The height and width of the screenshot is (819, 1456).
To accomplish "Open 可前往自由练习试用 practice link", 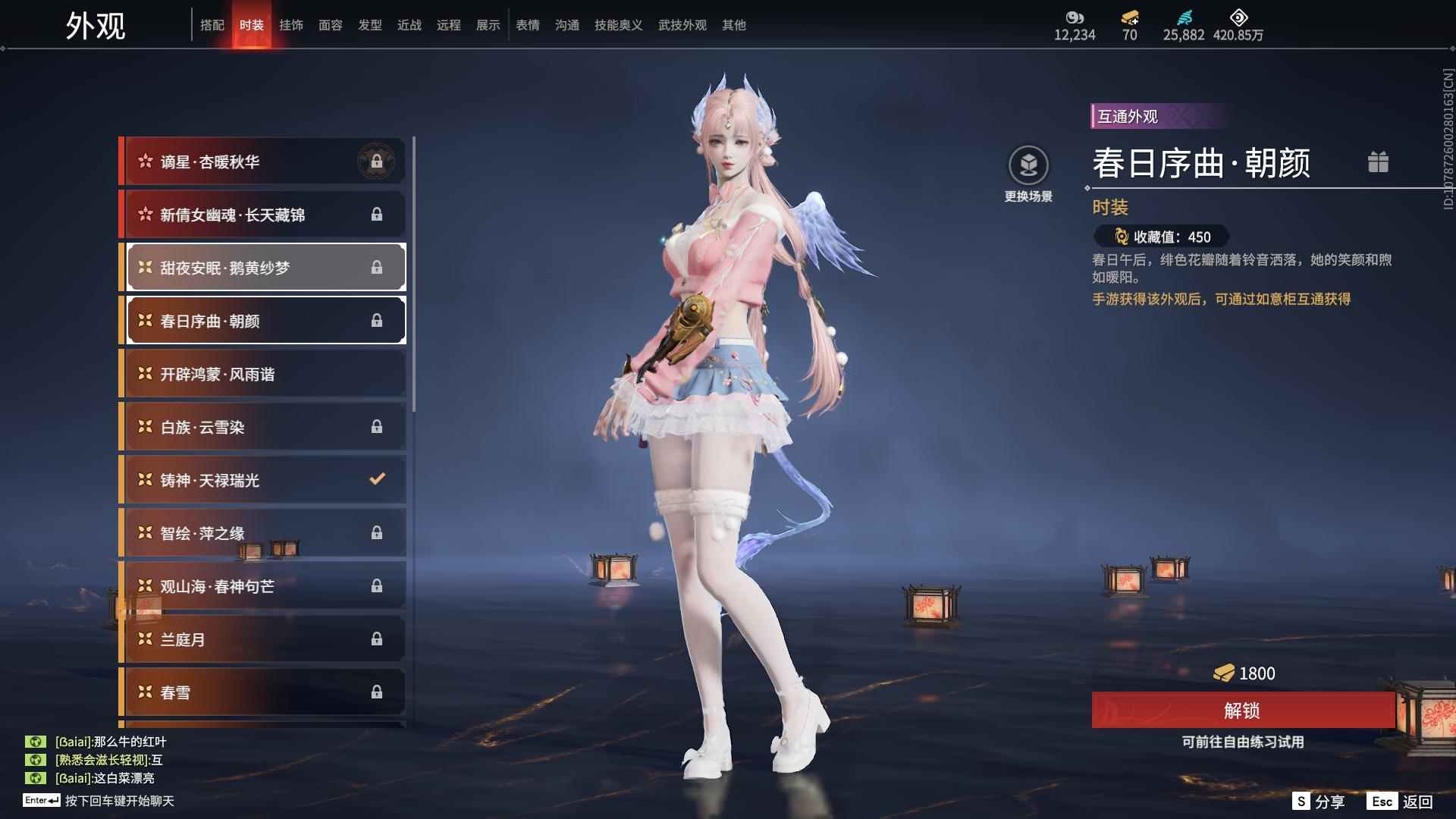I will (1243, 743).
